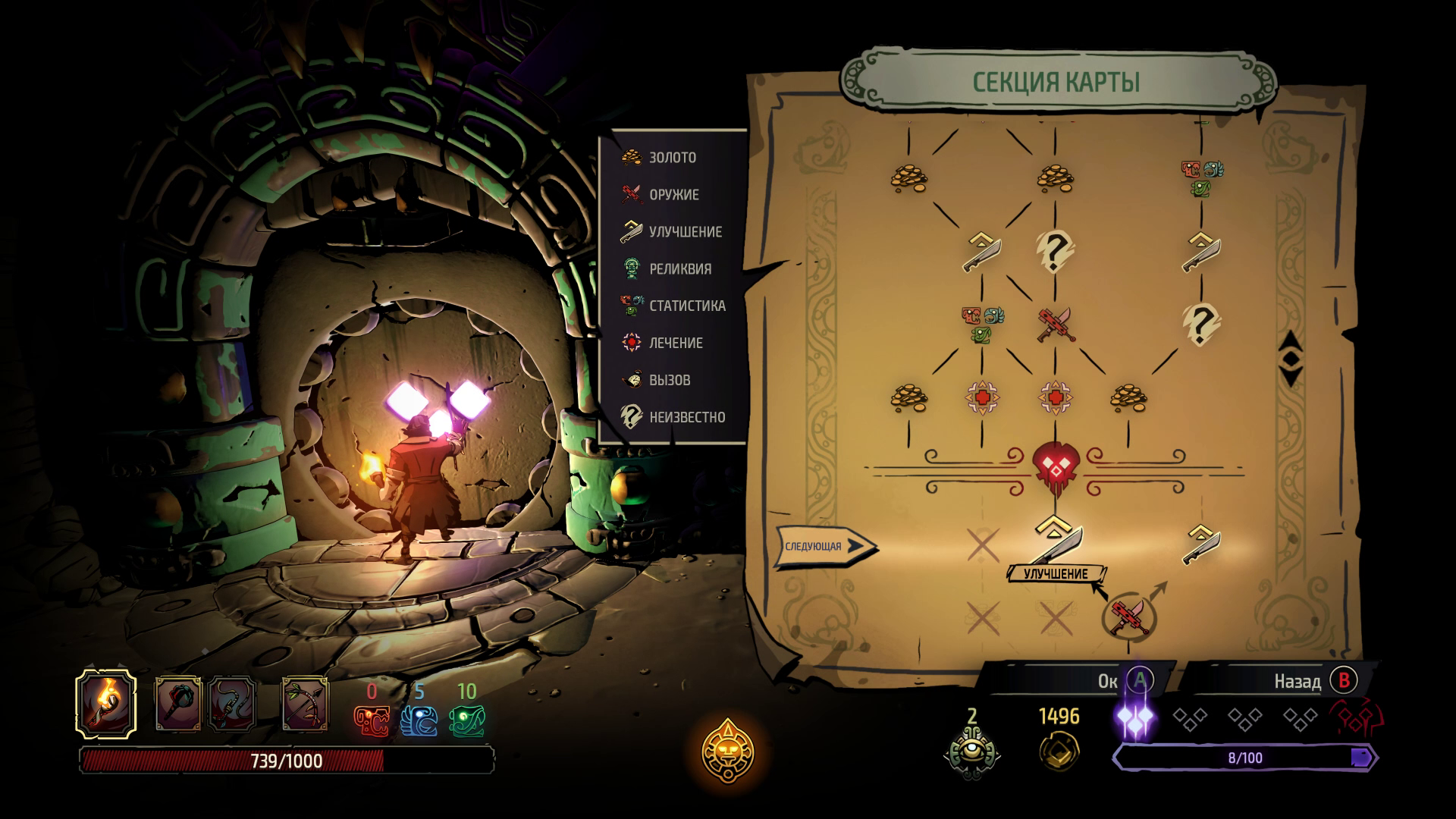
Task: Click the Золото legend entry
Action: (x=659, y=157)
